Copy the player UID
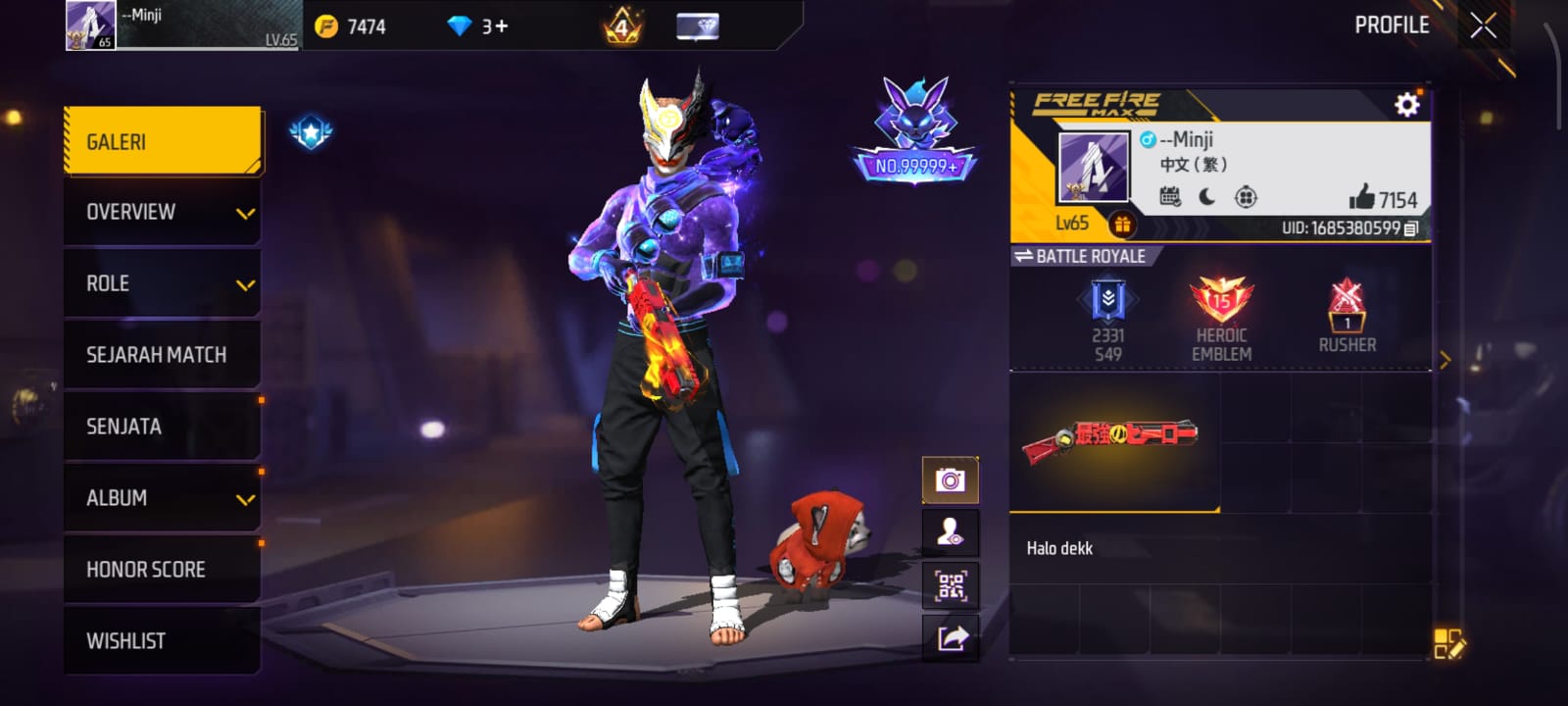Viewport: 1568px width, 706px height. (x=1411, y=228)
